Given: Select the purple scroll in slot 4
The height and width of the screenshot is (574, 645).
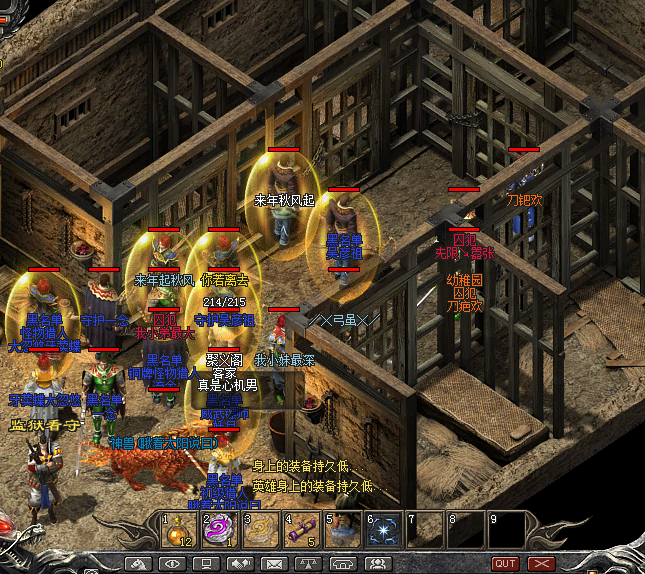Looking at the screenshot, I should (x=302, y=530).
